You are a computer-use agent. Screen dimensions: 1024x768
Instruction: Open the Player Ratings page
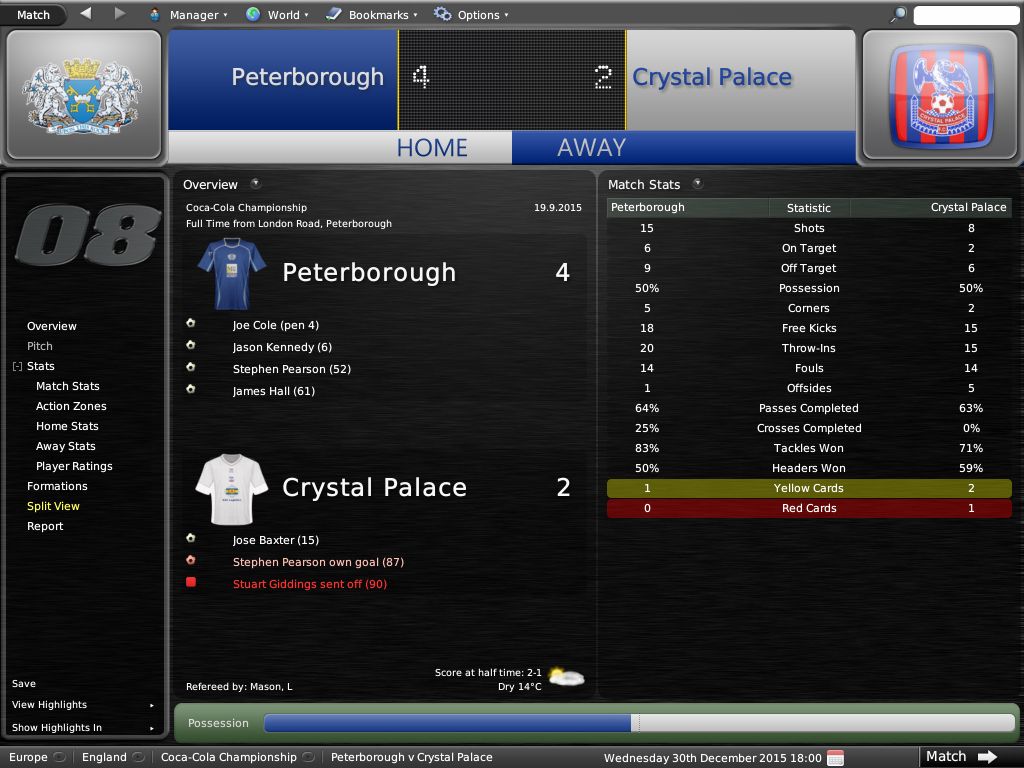click(x=74, y=466)
